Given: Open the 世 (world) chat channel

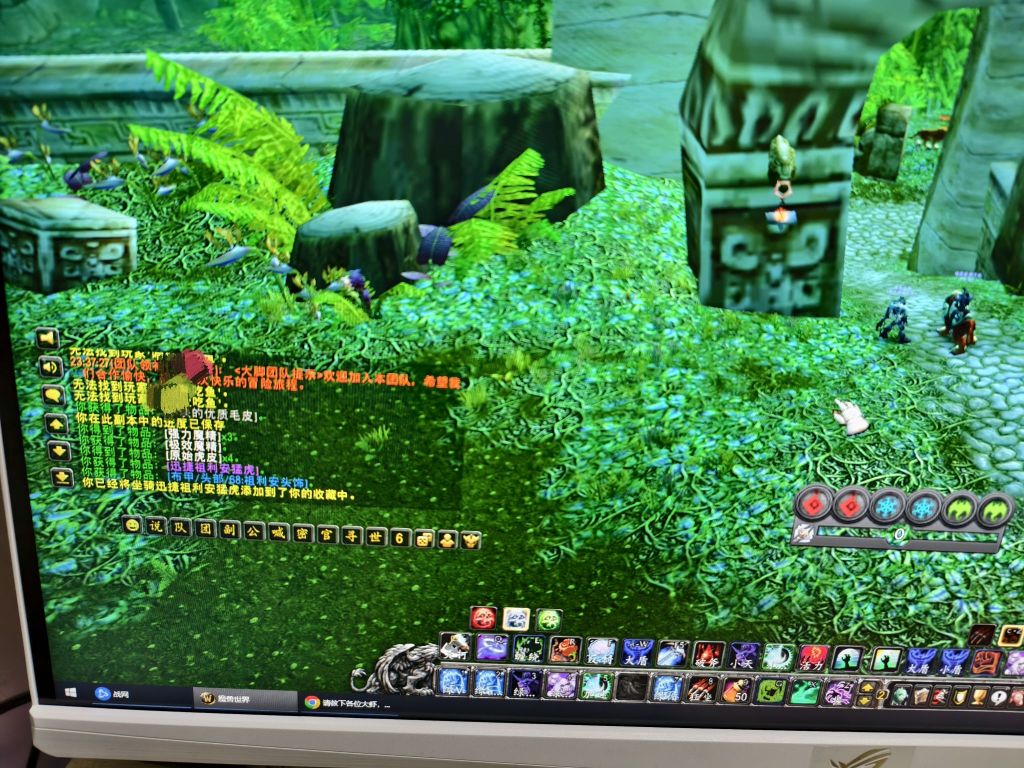Looking at the screenshot, I should tap(375, 536).
